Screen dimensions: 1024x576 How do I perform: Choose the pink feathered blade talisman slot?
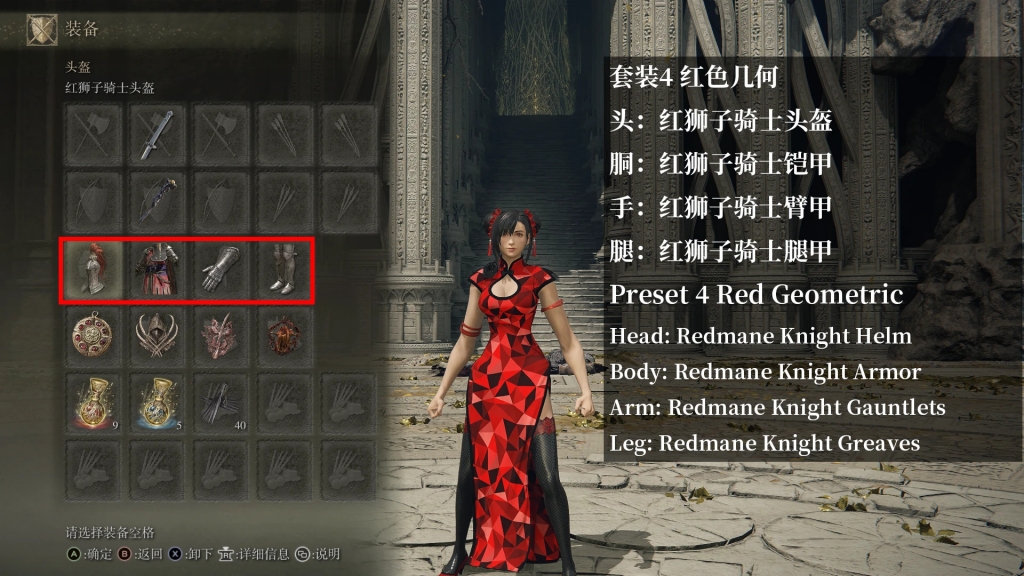pyautogui.click(x=220, y=337)
